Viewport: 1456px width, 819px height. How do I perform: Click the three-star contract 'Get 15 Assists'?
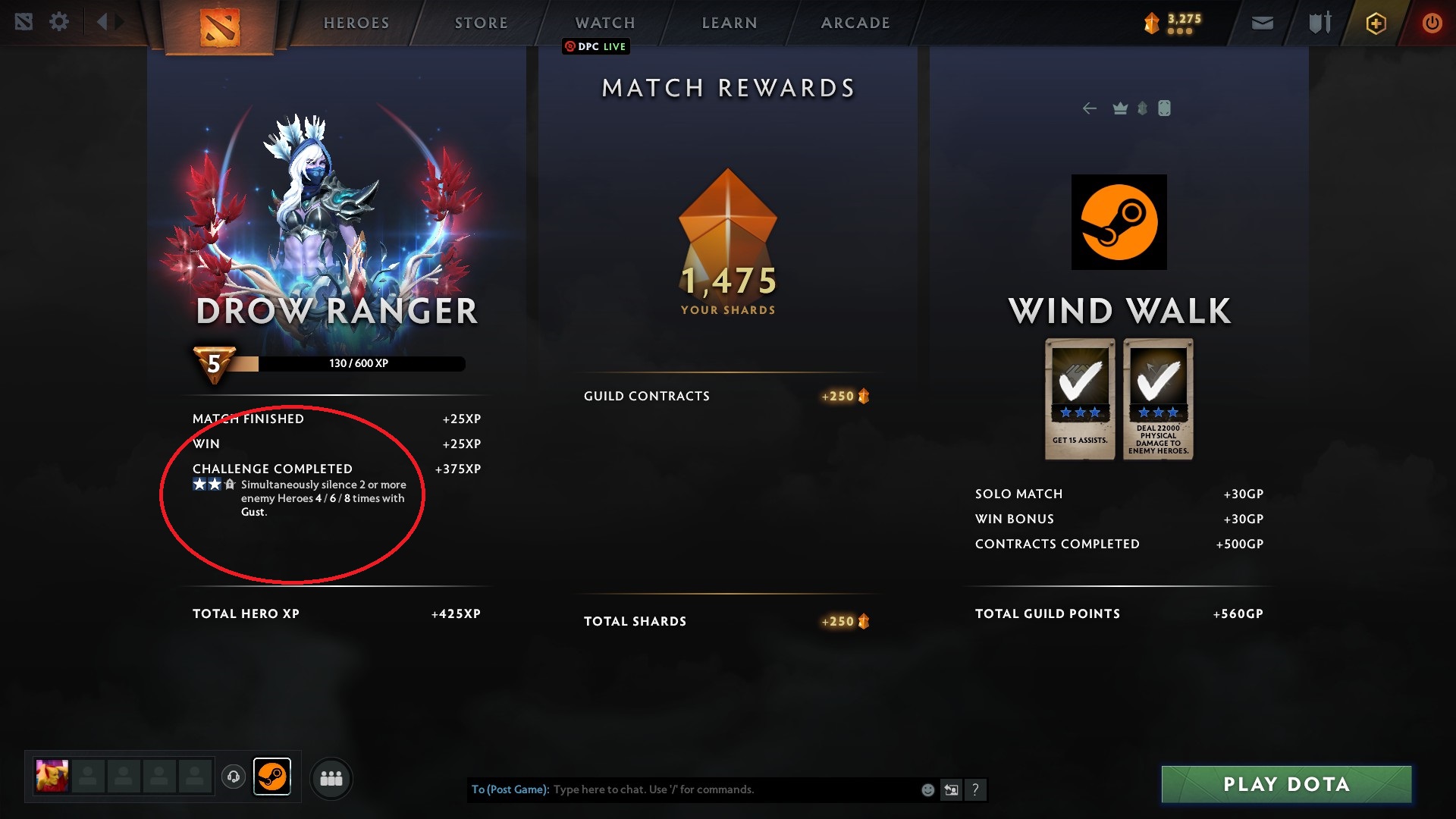1078,398
